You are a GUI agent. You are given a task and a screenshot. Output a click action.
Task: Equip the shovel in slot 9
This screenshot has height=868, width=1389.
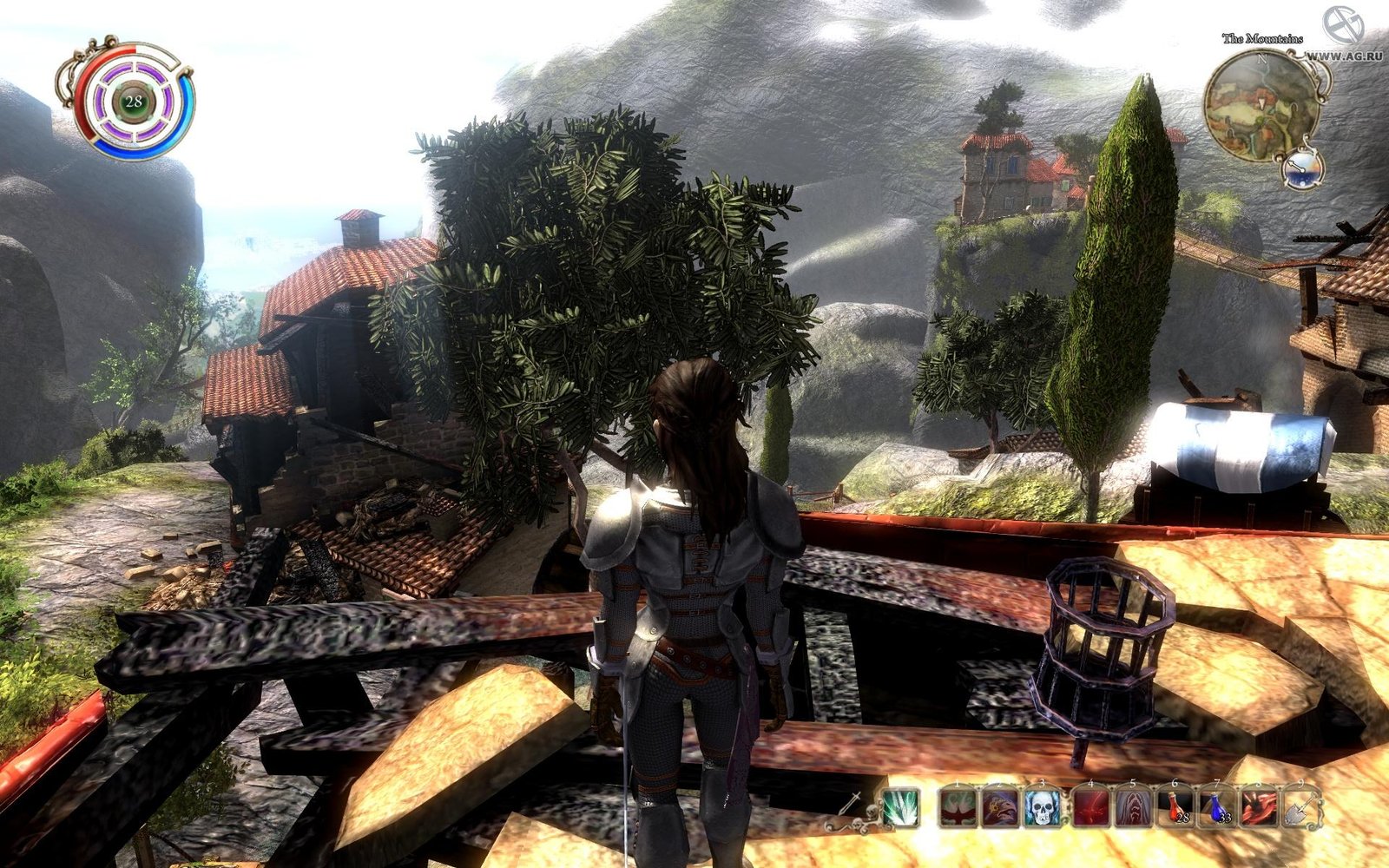tap(1301, 808)
